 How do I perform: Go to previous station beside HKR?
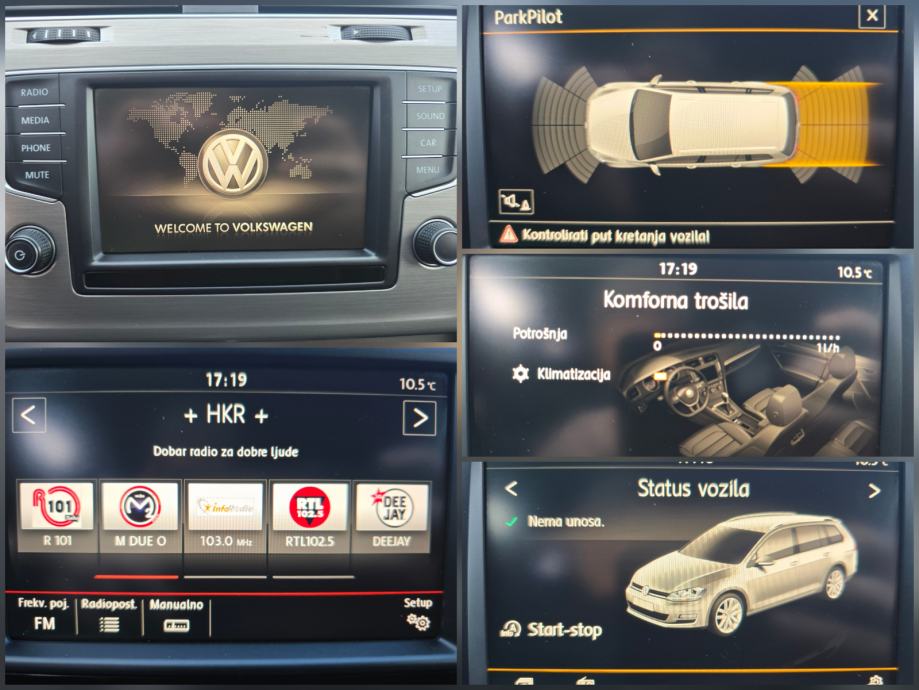pos(29,414)
